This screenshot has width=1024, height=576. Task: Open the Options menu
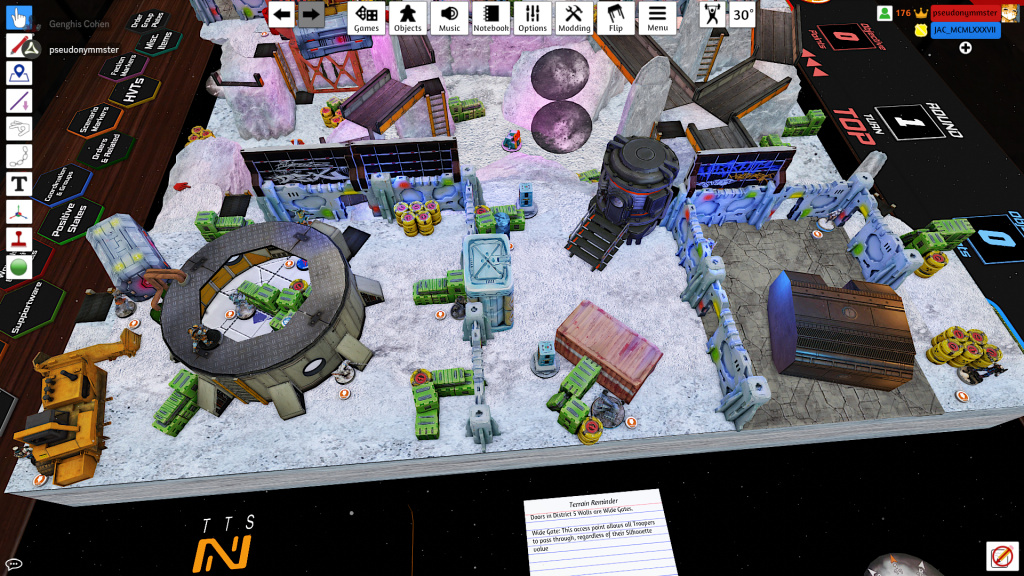coord(532,17)
